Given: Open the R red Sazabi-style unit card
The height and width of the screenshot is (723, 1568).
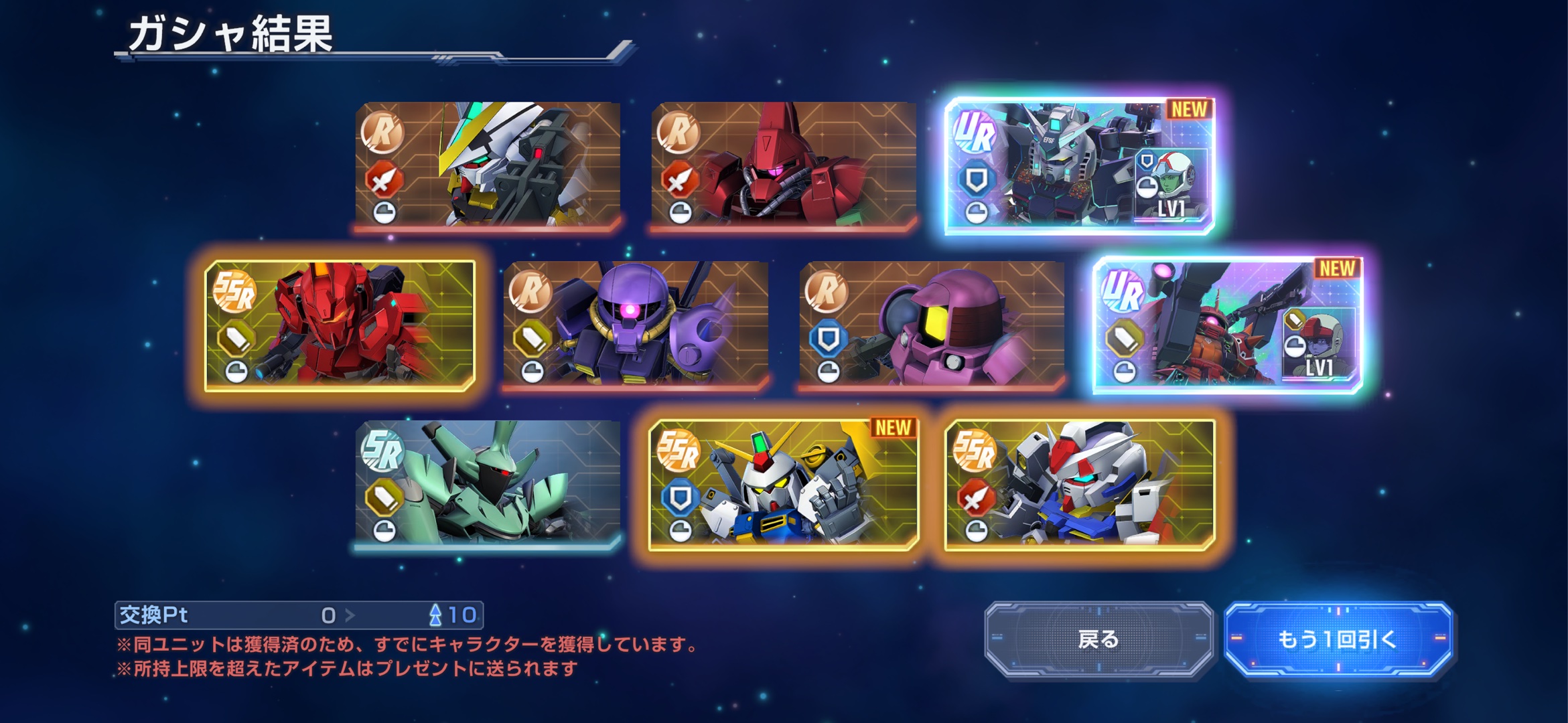Looking at the screenshot, I should (783, 165).
